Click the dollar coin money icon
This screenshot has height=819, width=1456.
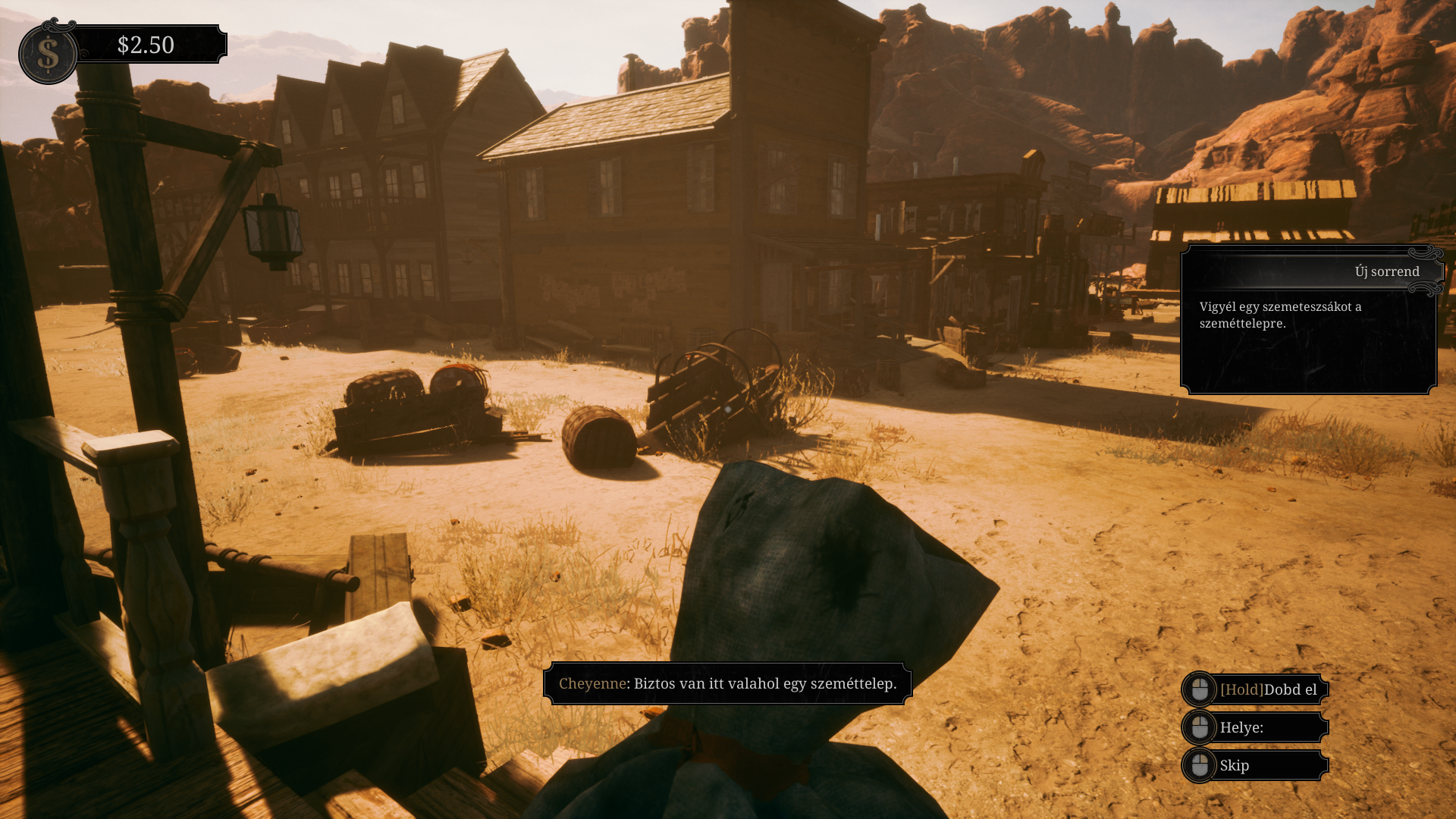pyautogui.click(x=48, y=54)
